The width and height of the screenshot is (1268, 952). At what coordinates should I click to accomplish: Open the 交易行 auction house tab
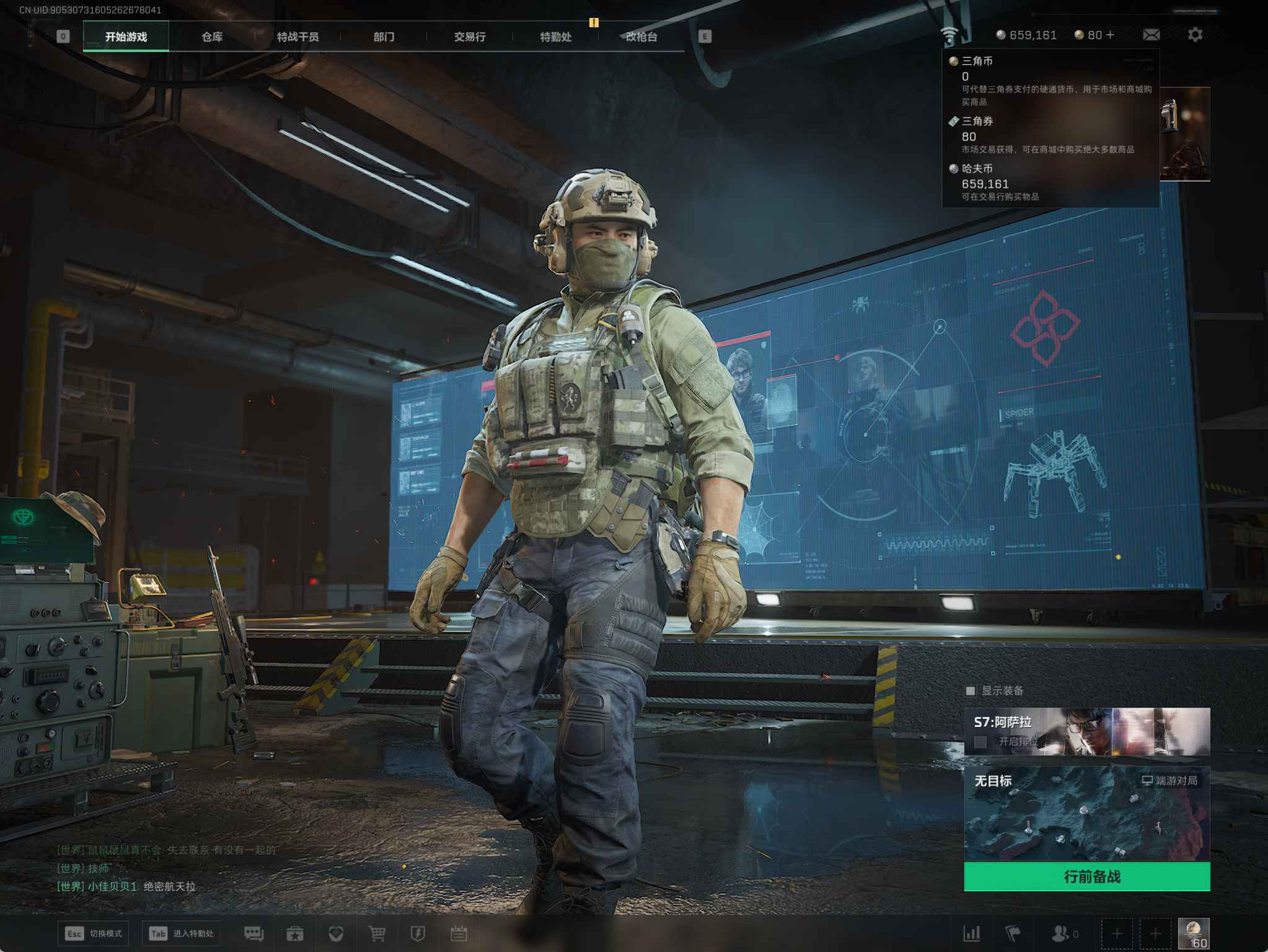(469, 37)
